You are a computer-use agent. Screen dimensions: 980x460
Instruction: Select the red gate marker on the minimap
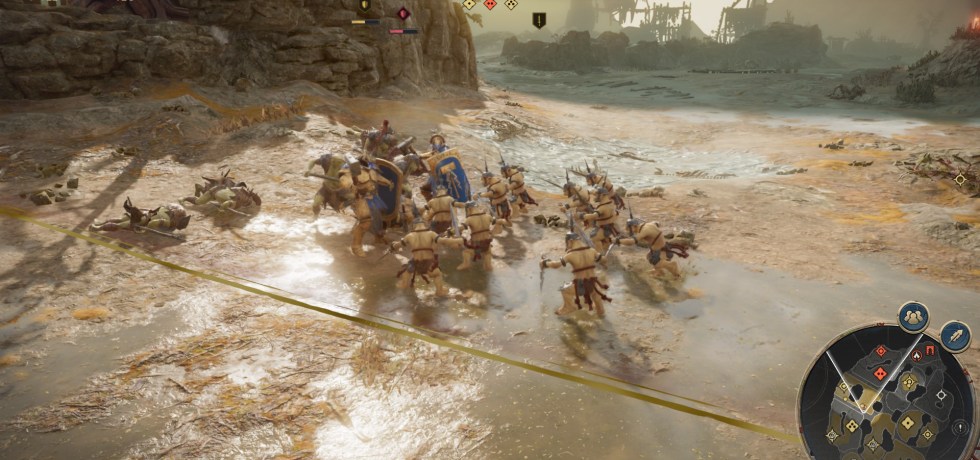coord(930,350)
